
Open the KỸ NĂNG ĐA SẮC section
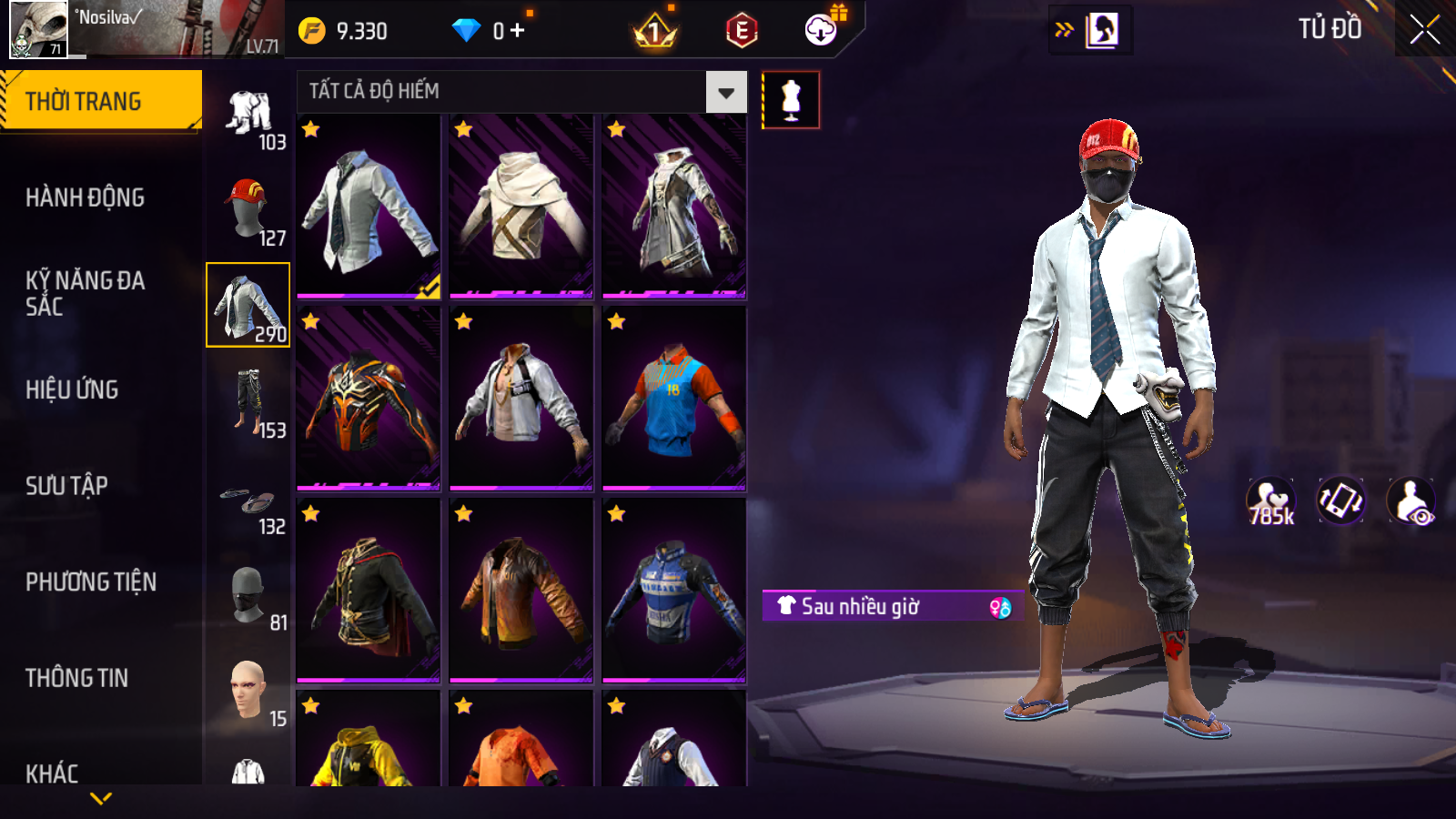pyautogui.click(x=85, y=293)
